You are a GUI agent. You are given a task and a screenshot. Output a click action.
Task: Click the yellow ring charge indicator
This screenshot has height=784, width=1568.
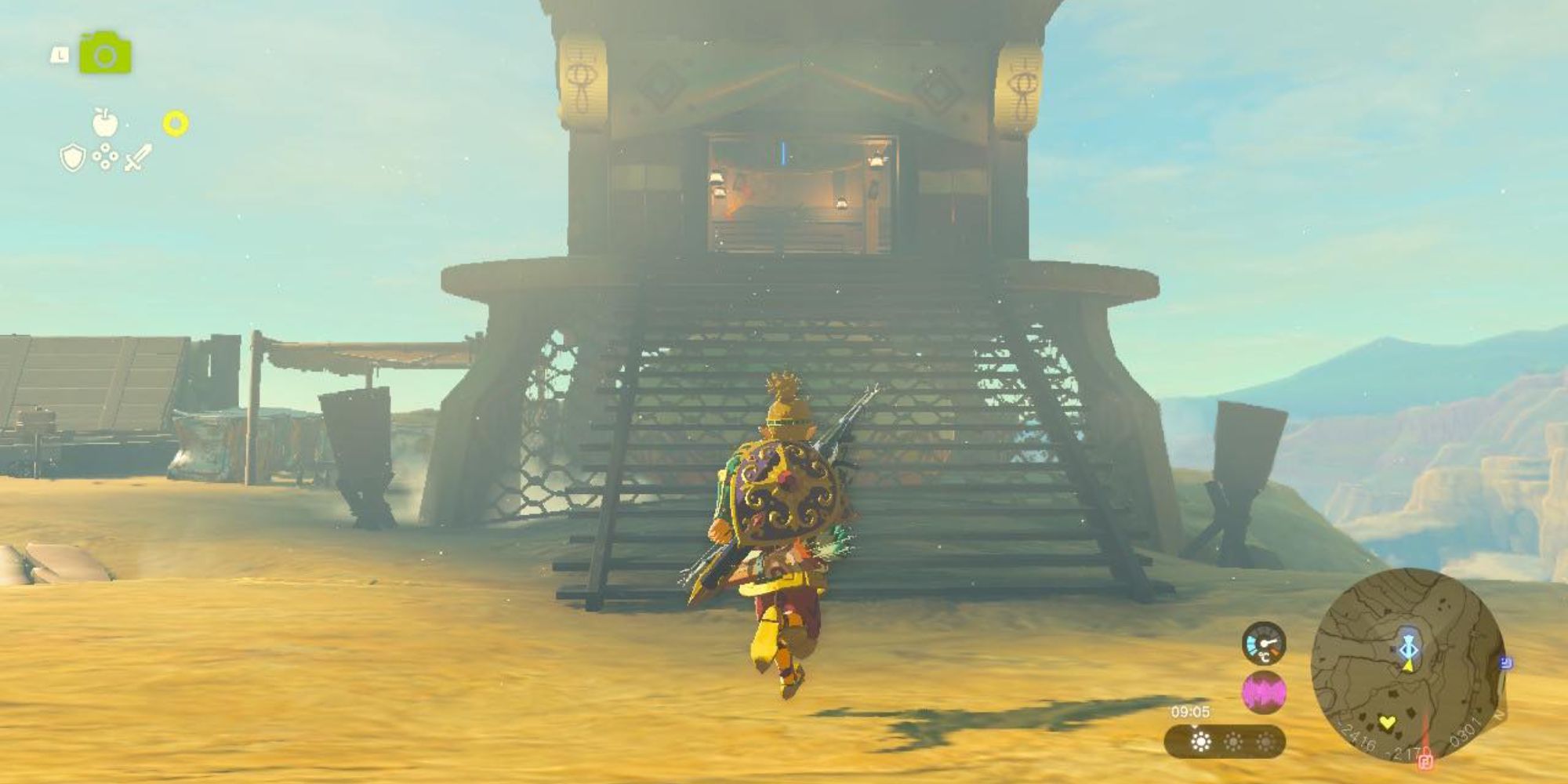pos(175,122)
